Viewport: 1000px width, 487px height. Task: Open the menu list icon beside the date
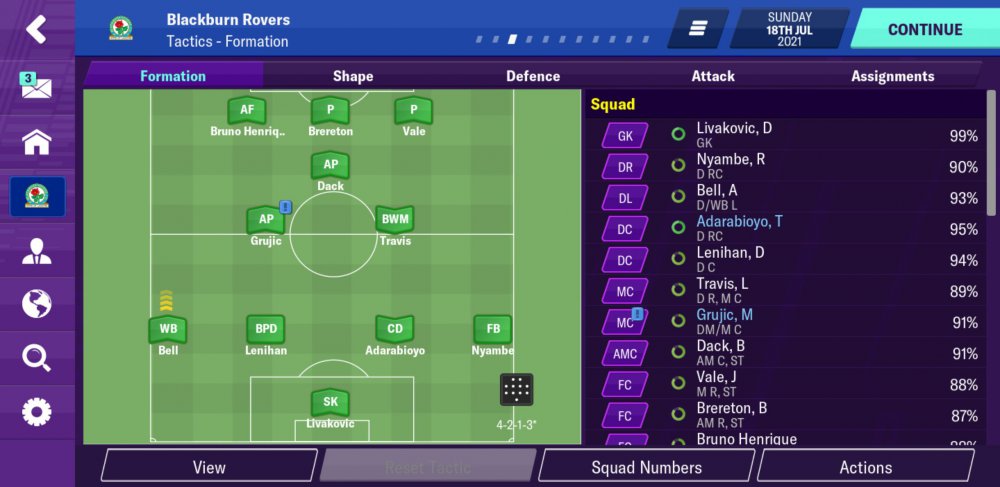coord(698,29)
